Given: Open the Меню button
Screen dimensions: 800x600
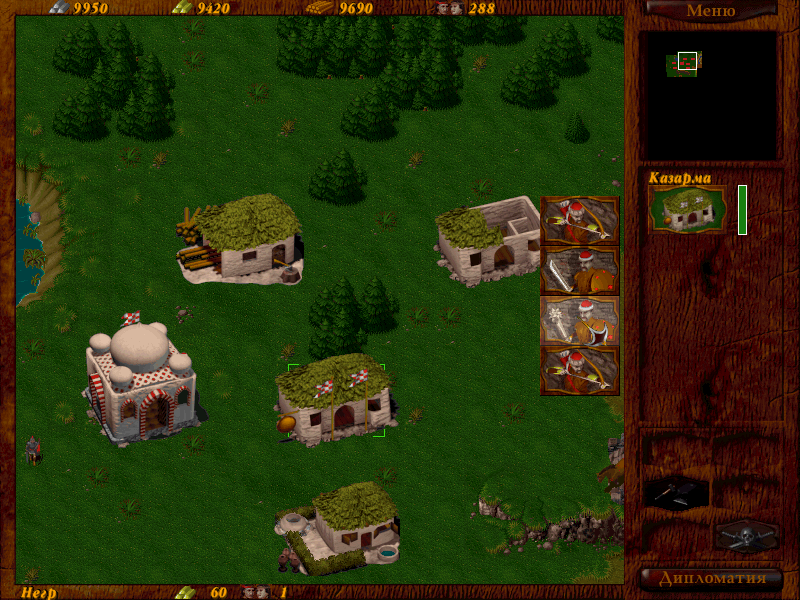Looking at the screenshot, I should click(x=710, y=11).
